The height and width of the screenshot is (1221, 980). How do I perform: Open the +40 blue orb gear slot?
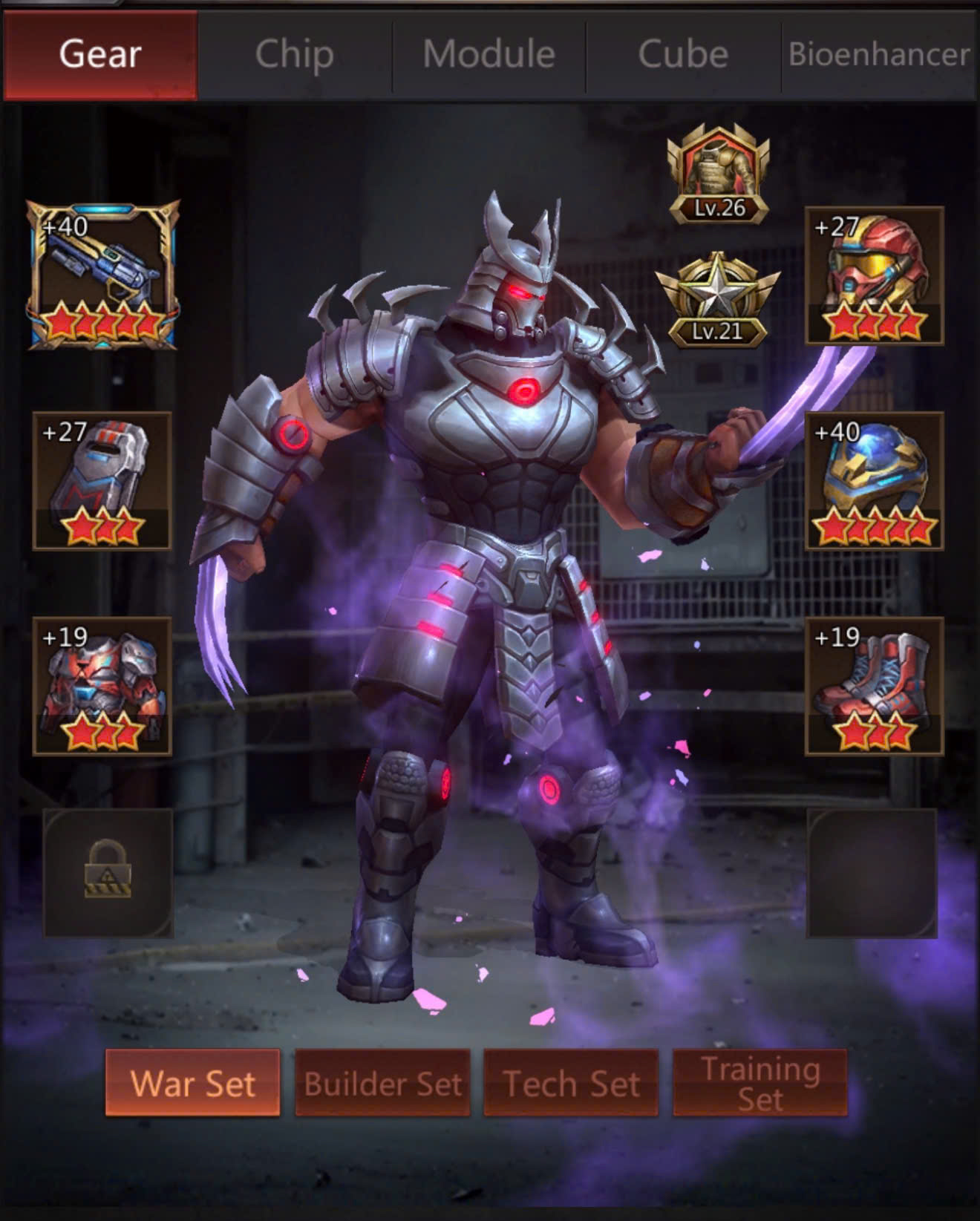click(875, 481)
